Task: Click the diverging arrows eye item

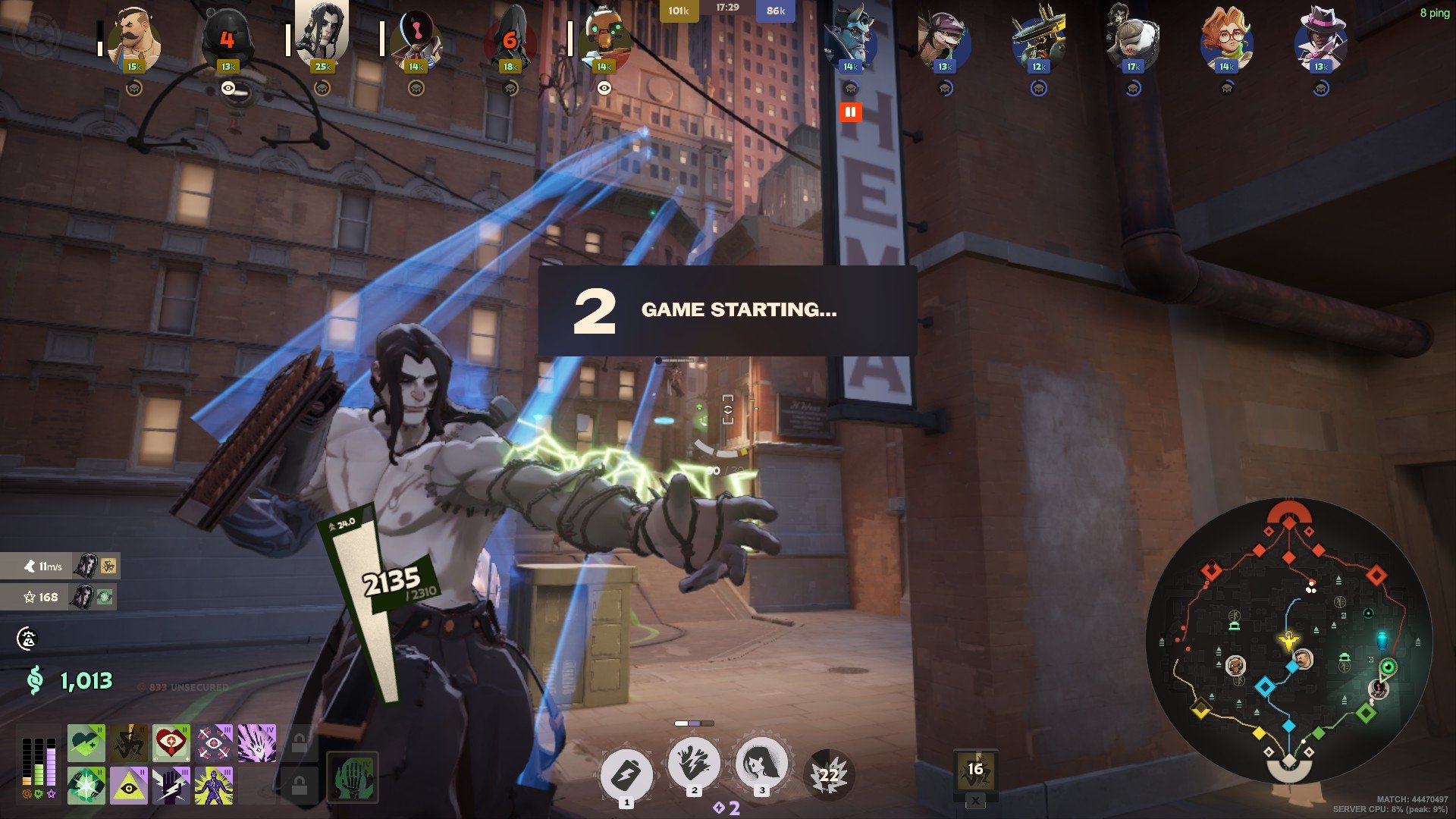Action: (214, 743)
